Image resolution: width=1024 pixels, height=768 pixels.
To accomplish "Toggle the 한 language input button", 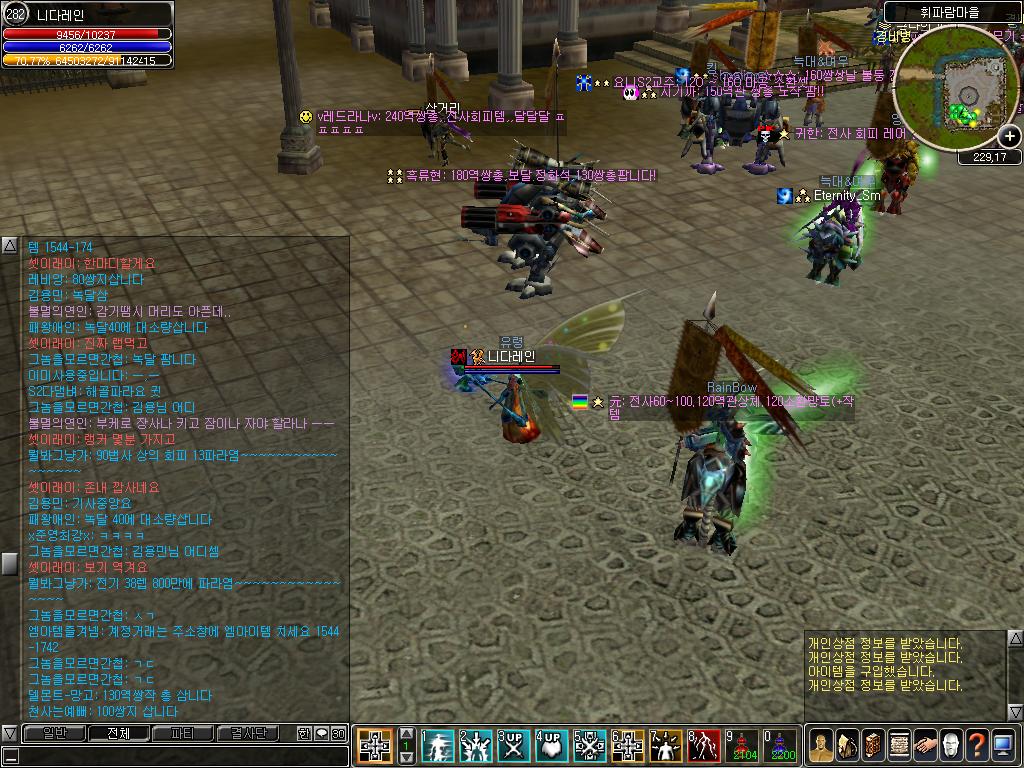I will (x=304, y=733).
